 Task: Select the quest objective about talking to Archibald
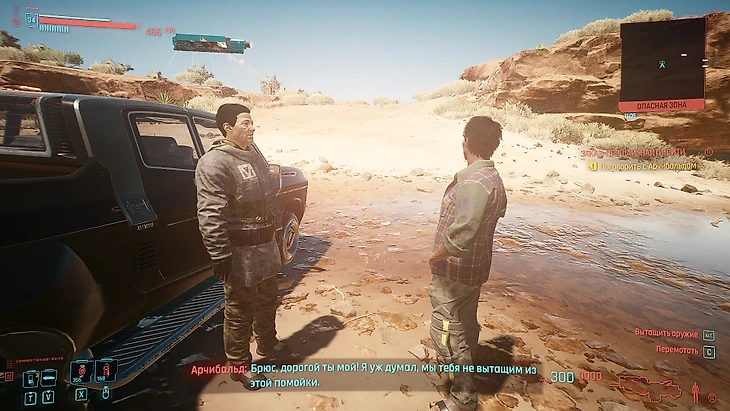[651, 165]
